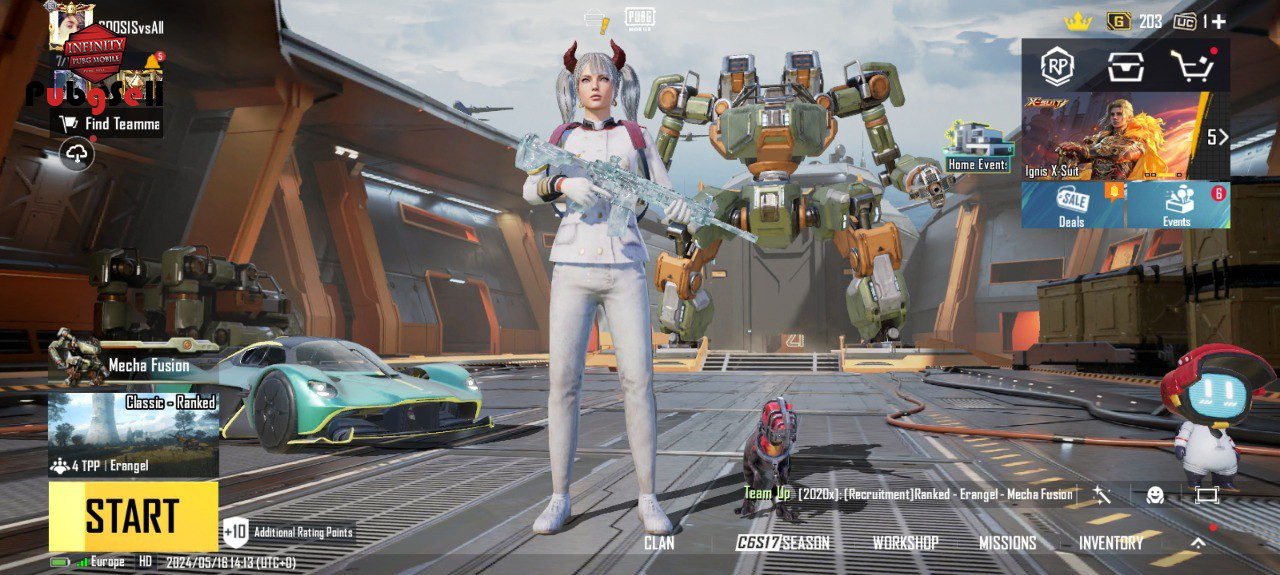This screenshot has height=575, width=1280.
Task: Open the CLAN menu
Action: (659, 543)
